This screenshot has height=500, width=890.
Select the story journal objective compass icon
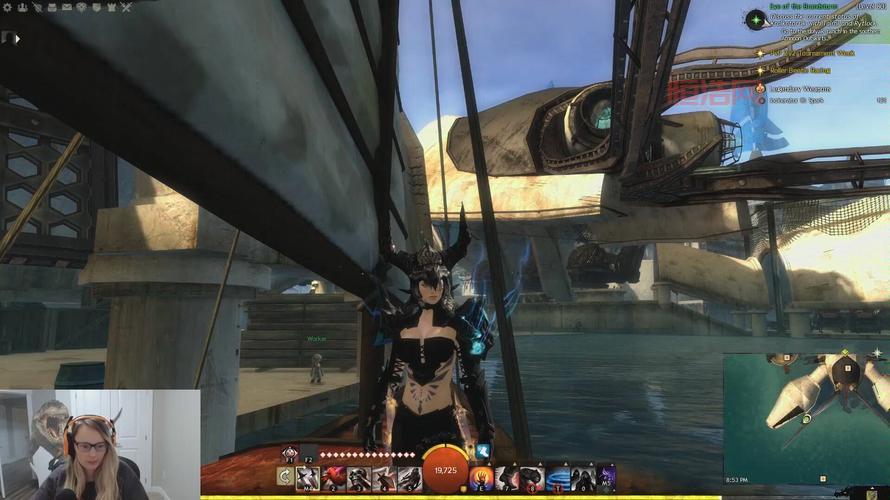point(756,18)
